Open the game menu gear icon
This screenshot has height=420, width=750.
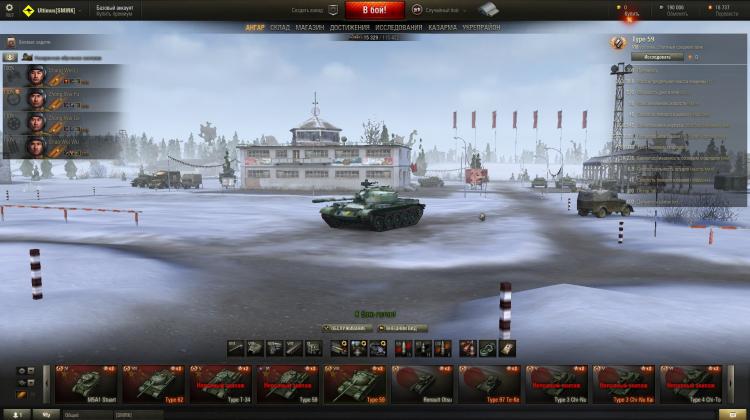pyautogui.click(x=10, y=8)
